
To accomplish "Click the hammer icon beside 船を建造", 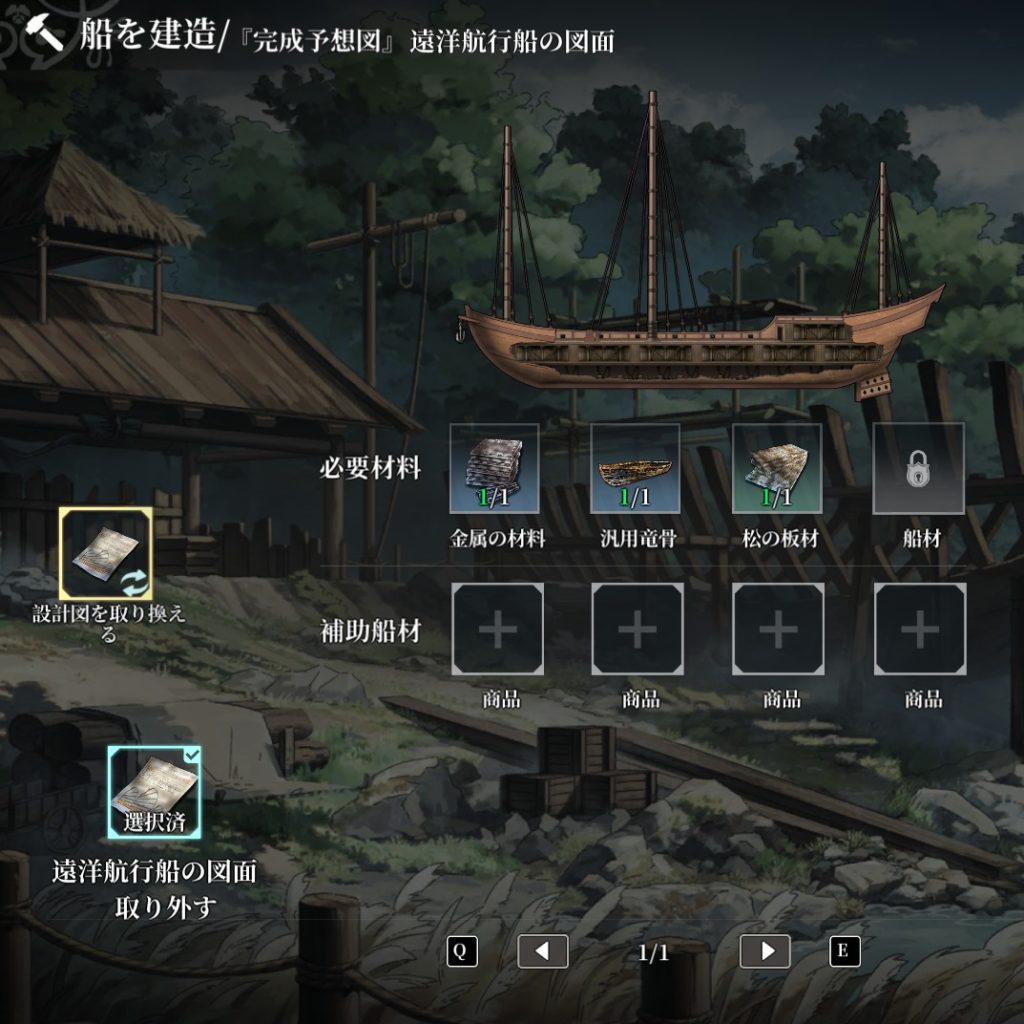I will [42, 33].
